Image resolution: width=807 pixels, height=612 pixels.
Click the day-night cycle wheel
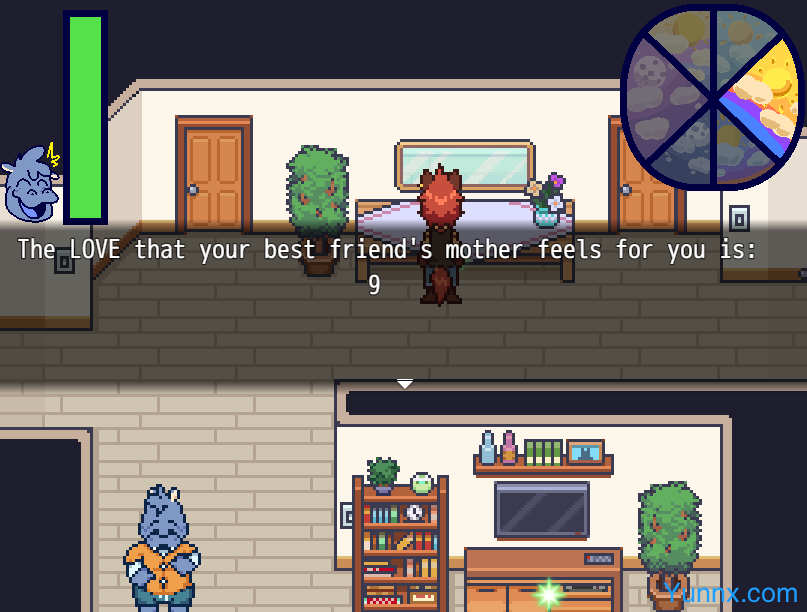coord(713,97)
